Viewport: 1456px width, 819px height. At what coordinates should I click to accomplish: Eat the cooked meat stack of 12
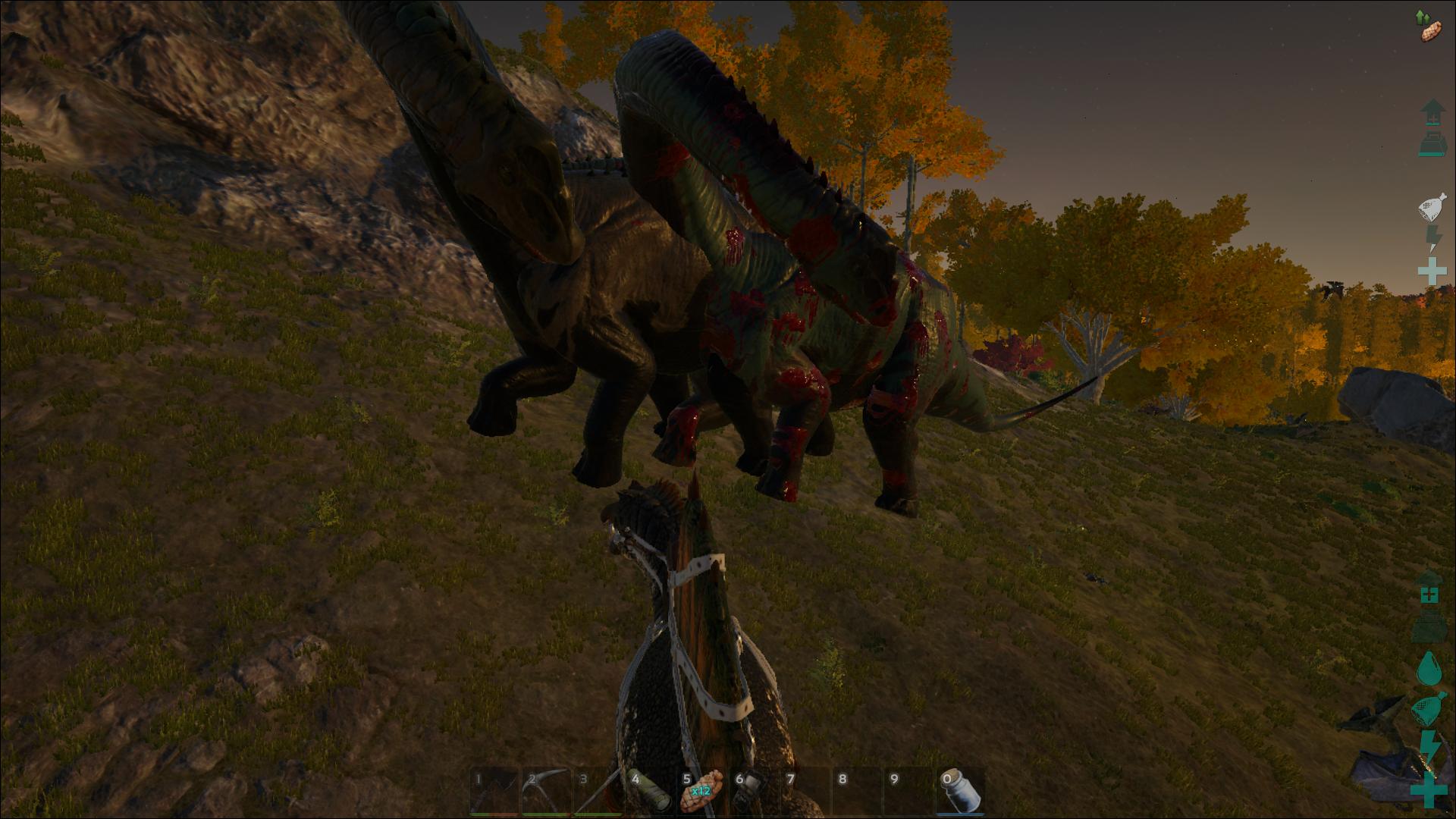(701, 792)
